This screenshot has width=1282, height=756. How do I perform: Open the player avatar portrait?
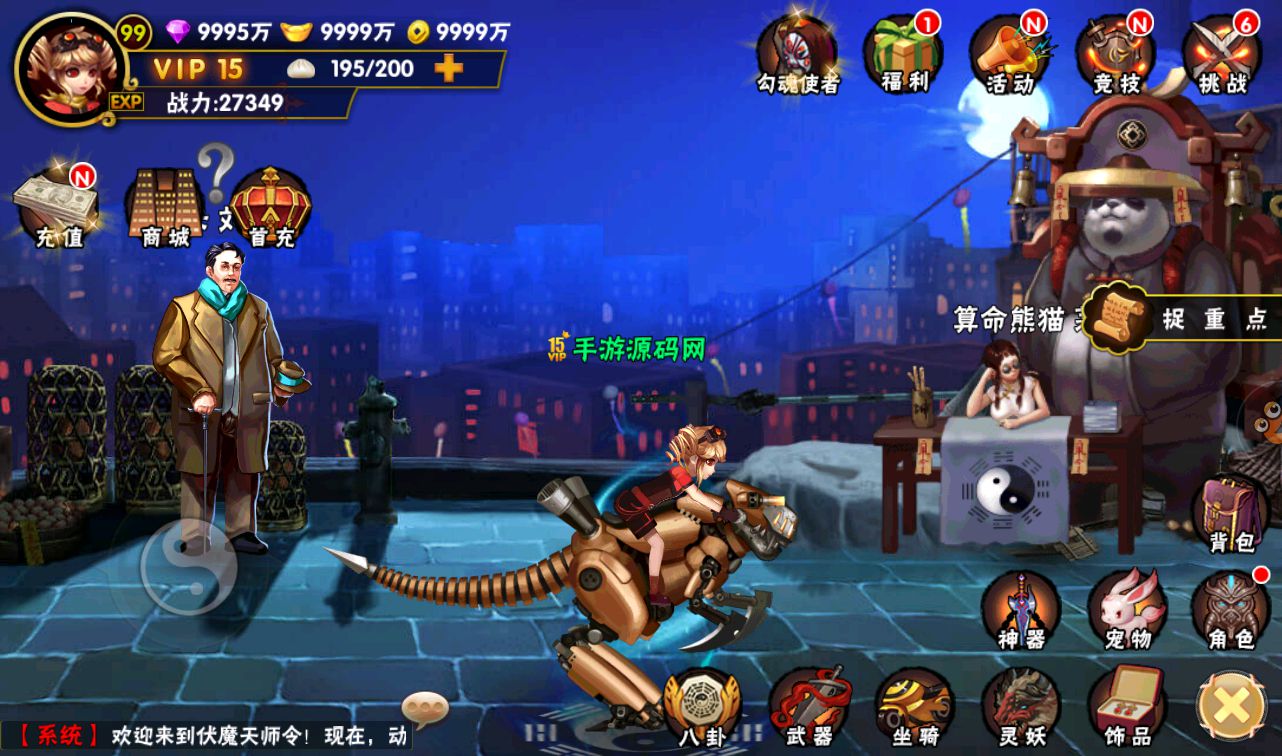70,66
